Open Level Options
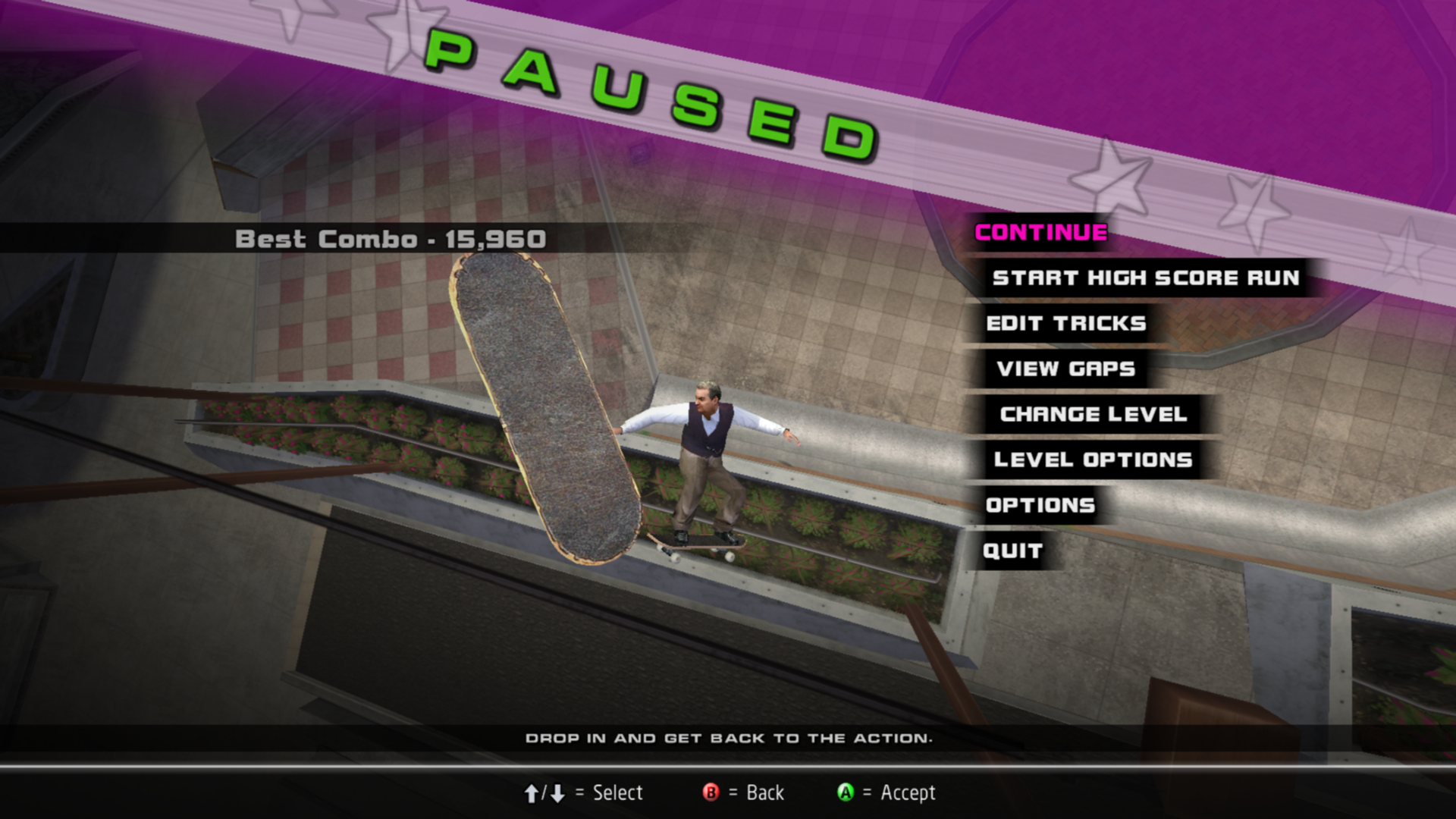The image size is (1456, 819). click(x=1093, y=460)
